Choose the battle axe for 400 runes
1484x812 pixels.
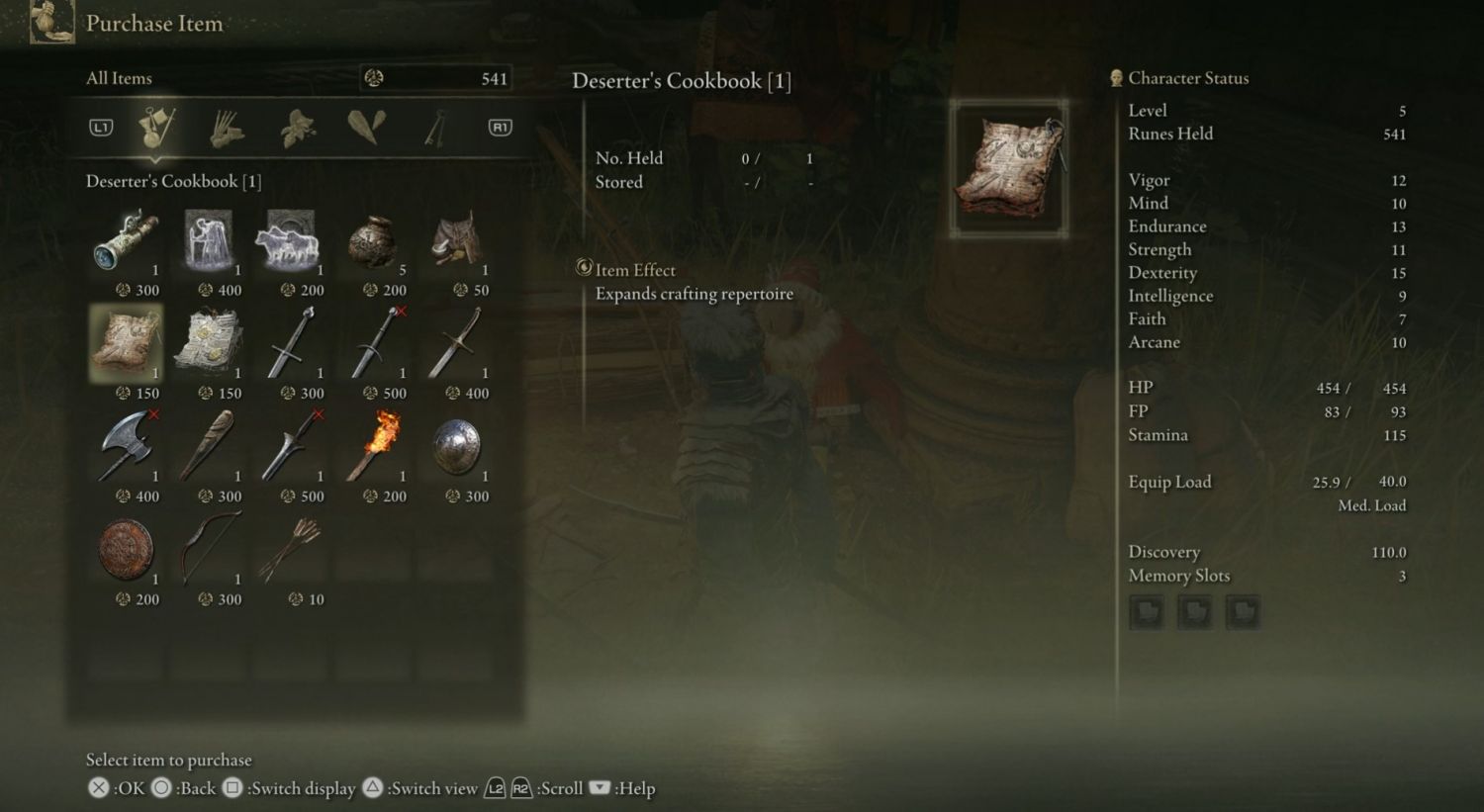[127, 447]
